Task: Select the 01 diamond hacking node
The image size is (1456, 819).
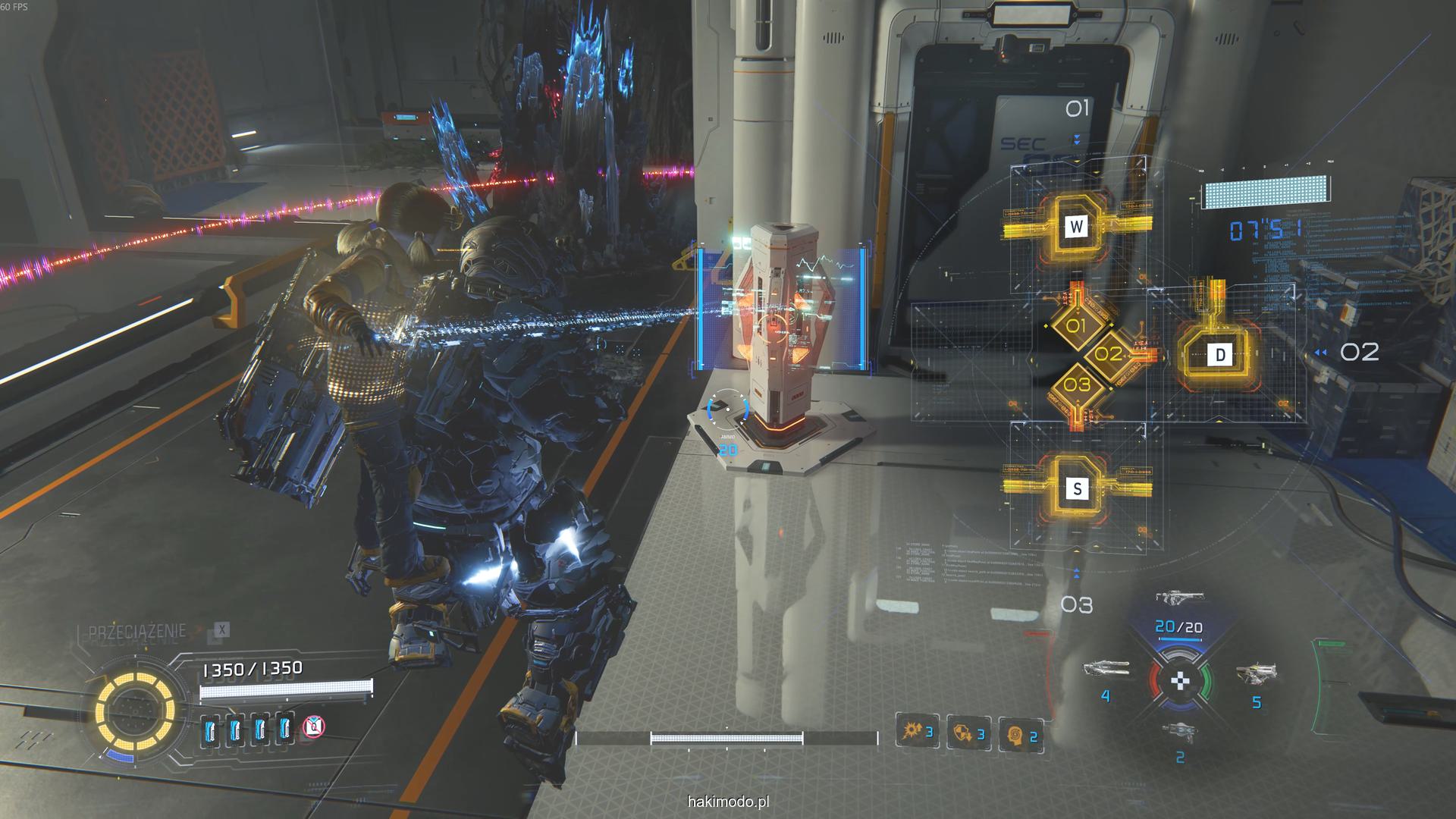Action: click(x=1077, y=327)
